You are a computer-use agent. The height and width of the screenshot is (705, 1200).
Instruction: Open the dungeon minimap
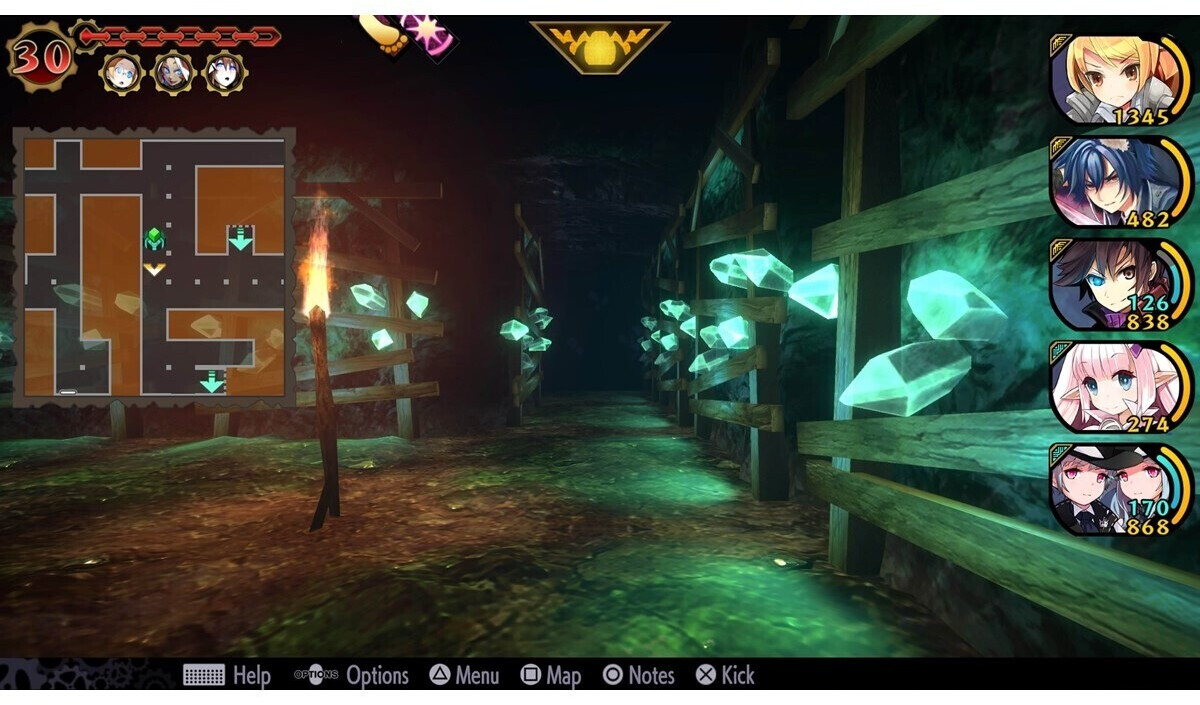tap(154, 266)
